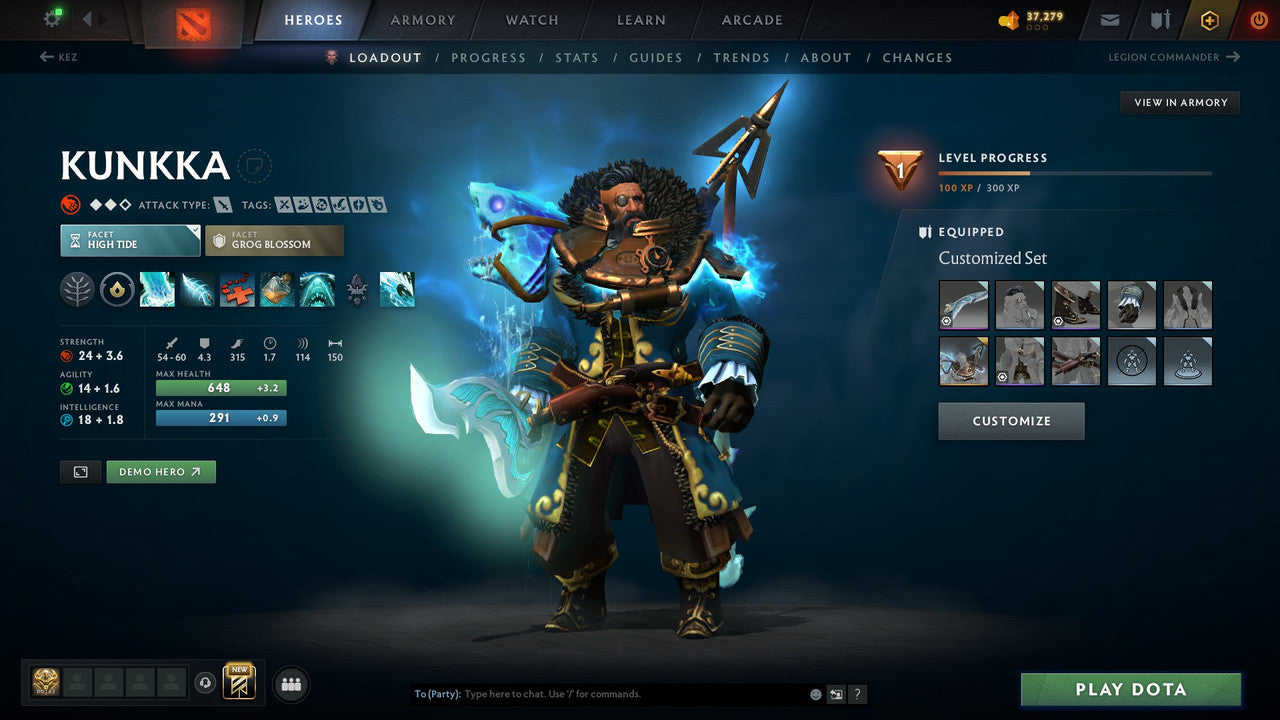Click the Play Dota button

(x=1130, y=689)
